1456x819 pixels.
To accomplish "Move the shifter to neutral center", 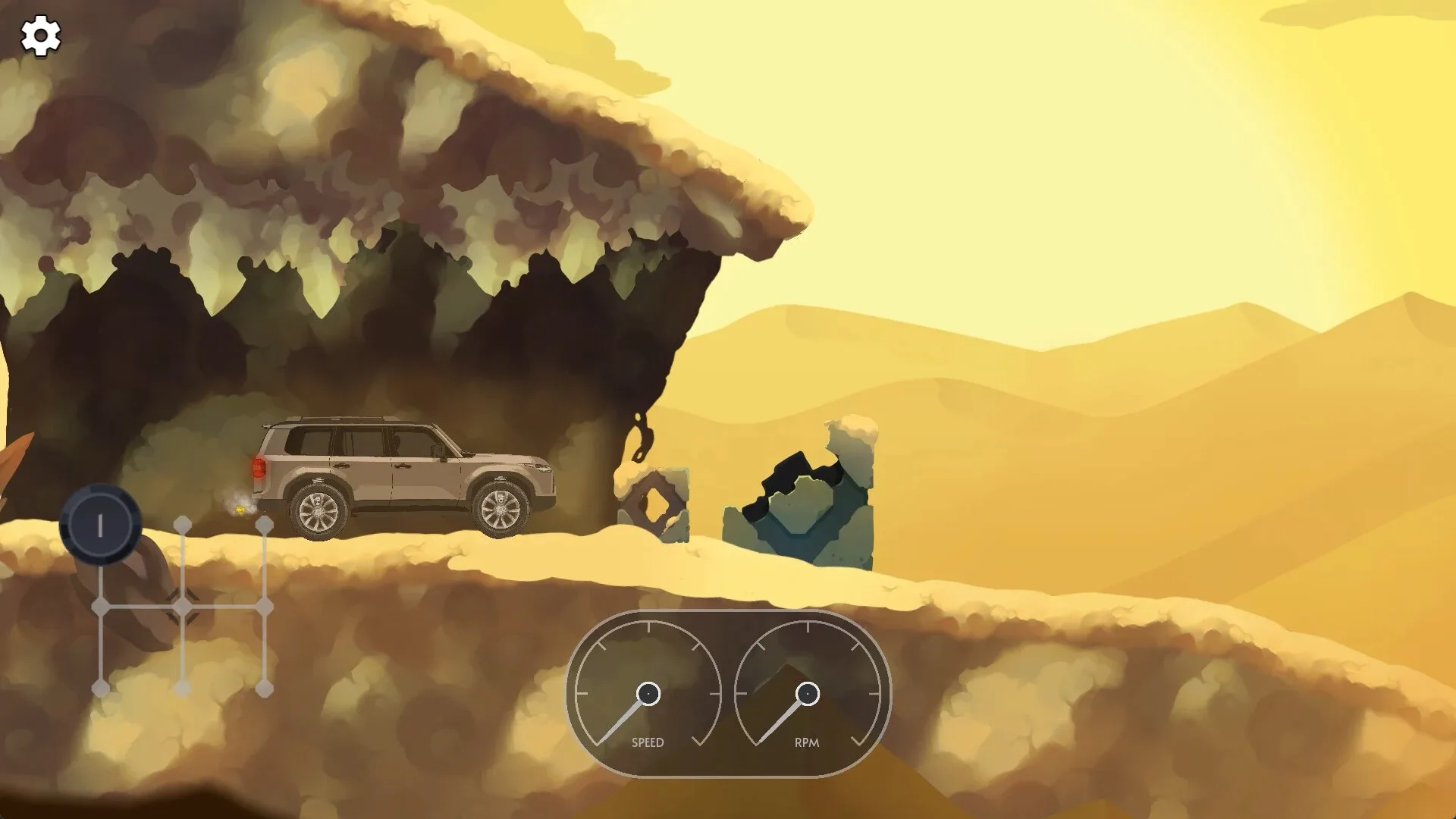I will coord(182,607).
